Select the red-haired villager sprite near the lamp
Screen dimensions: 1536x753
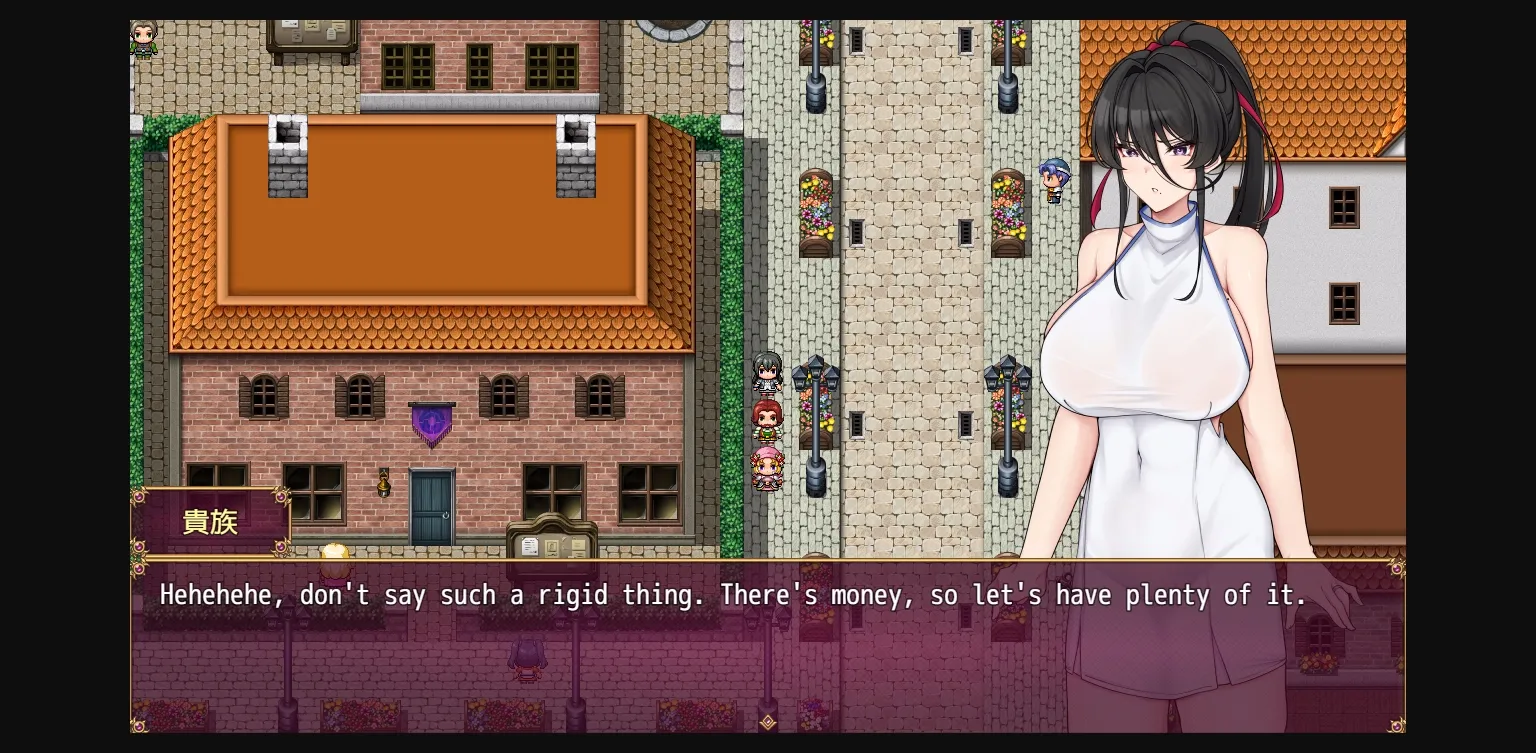click(x=766, y=420)
